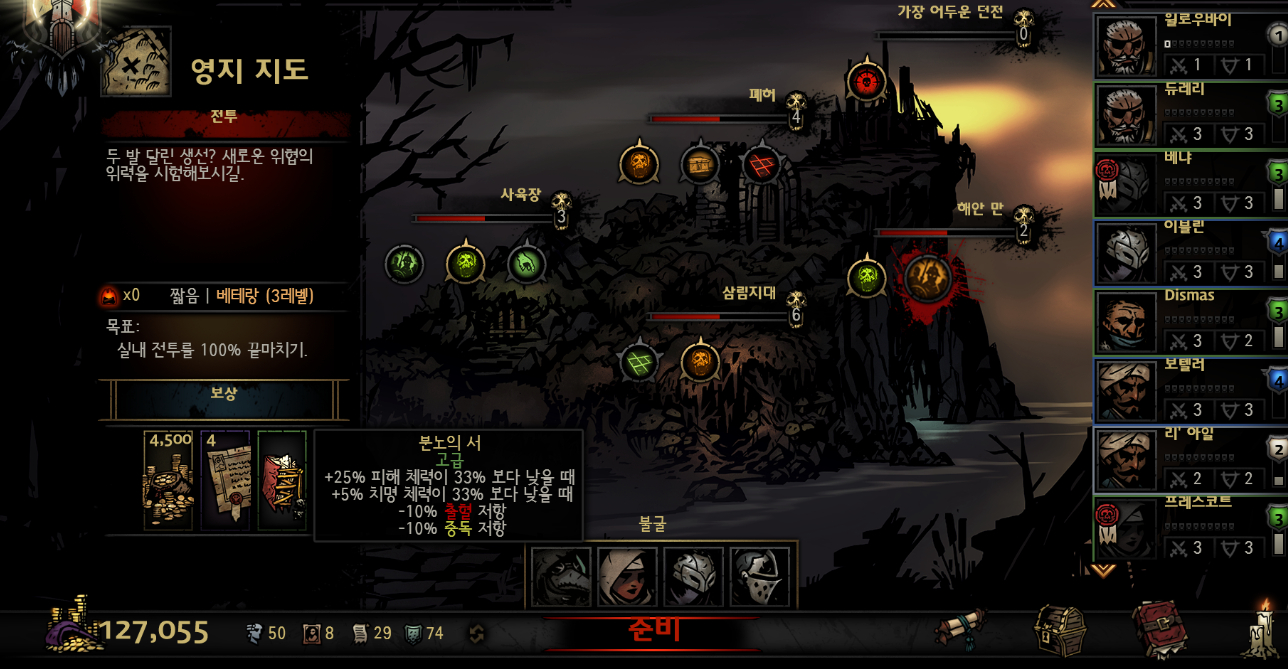Open the red journal book
This screenshot has height=669, width=1288.
1159,630
